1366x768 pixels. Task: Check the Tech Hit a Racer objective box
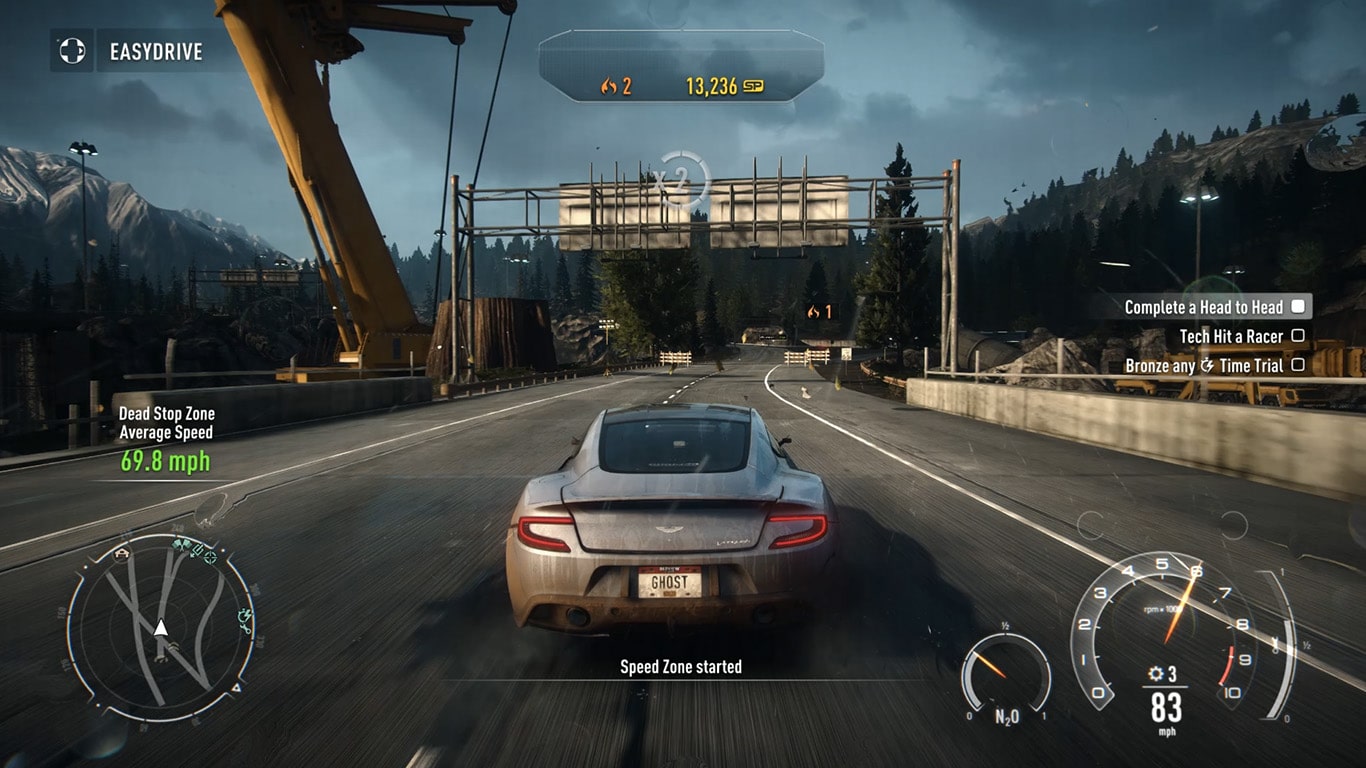tap(1297, 337)
